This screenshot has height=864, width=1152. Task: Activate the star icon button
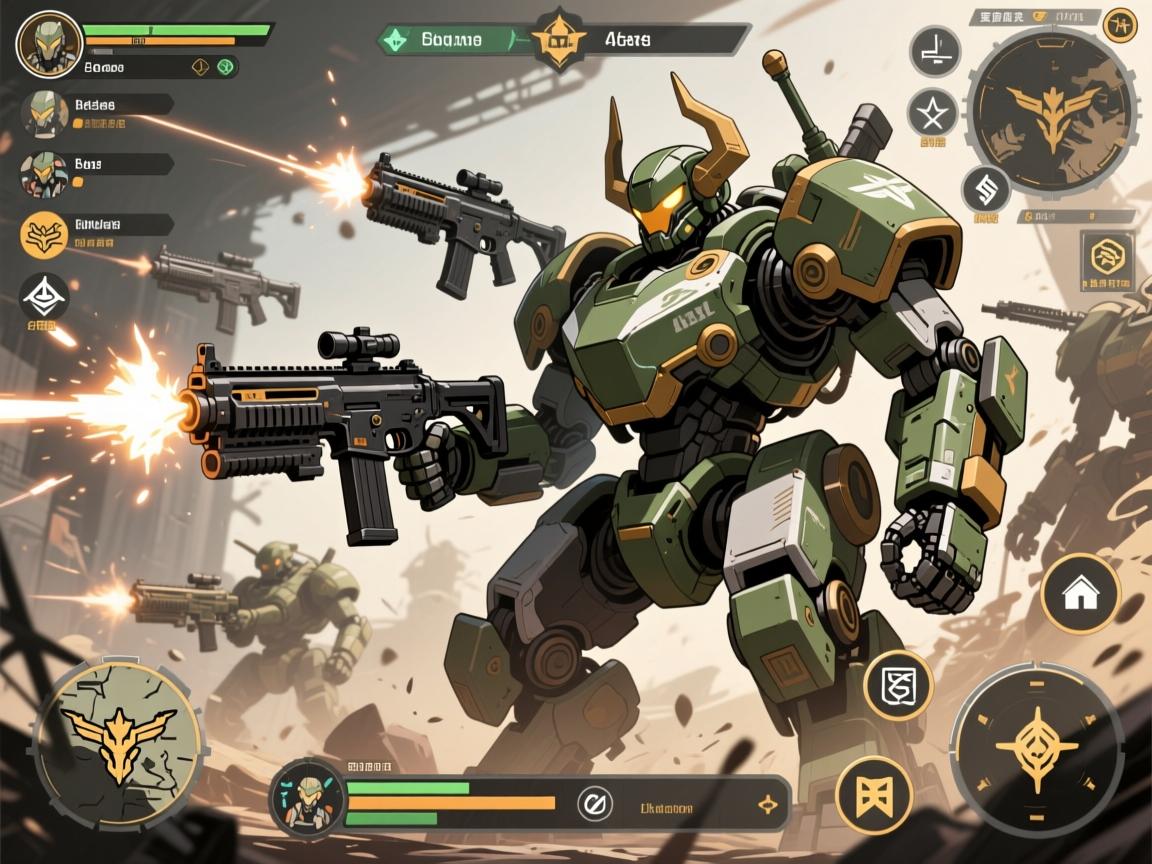point(933,112)
